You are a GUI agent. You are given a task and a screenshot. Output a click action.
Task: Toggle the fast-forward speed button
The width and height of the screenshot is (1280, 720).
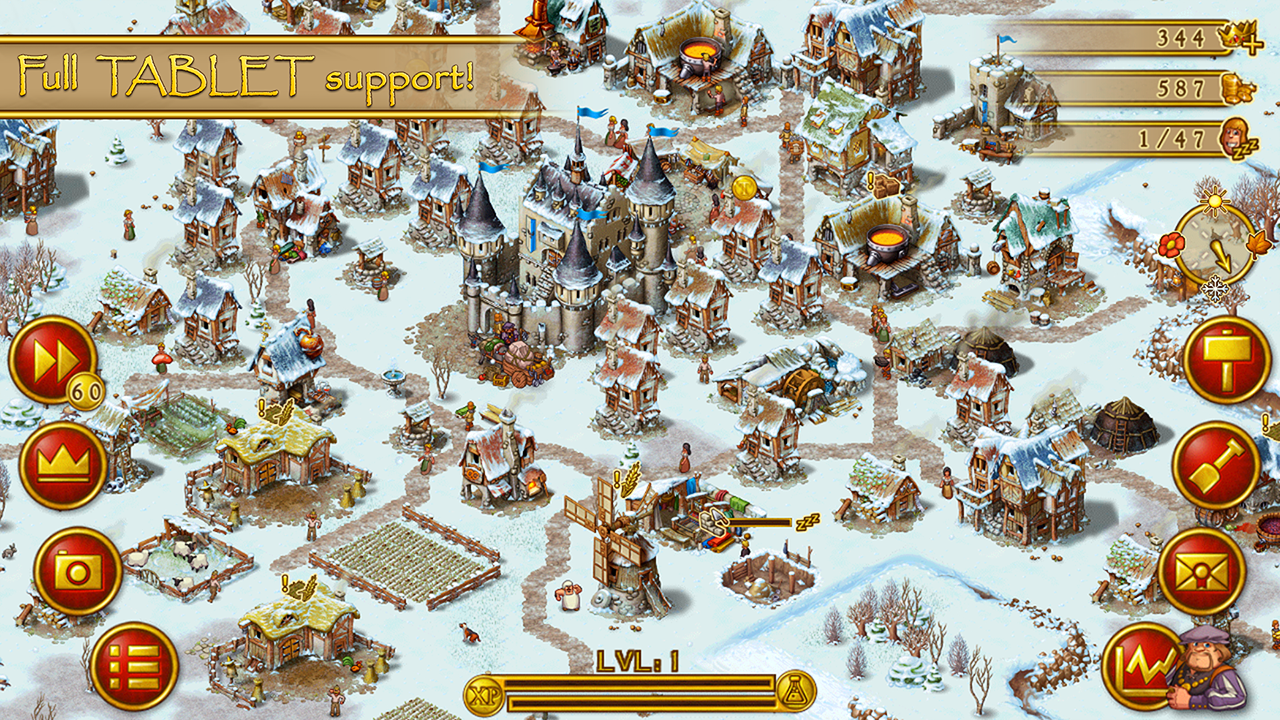click(52, 359)
